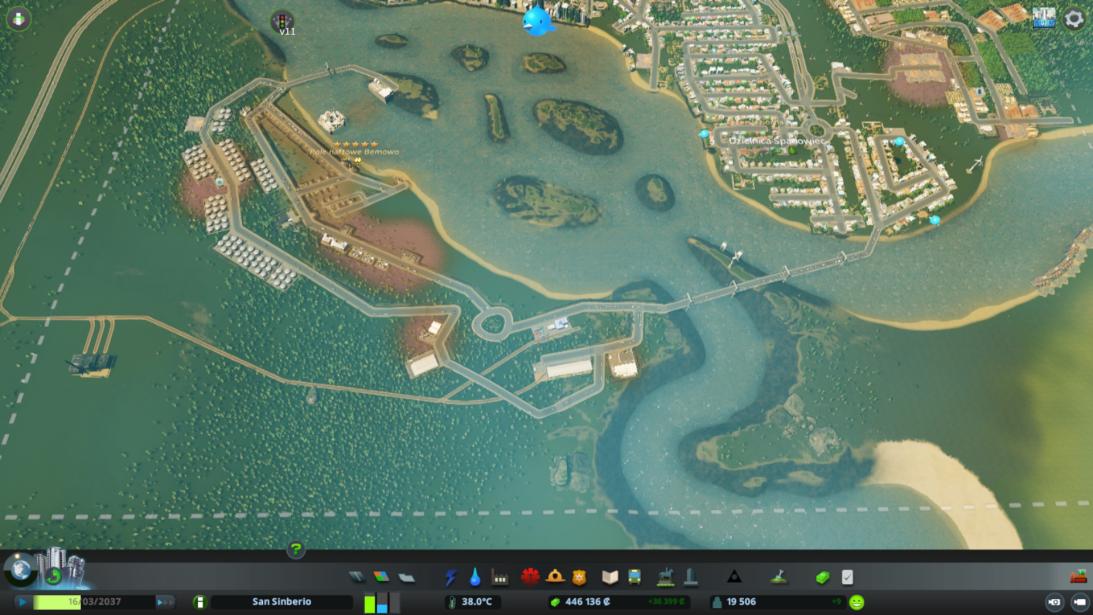
Task: Open the Water and Sewage menu
Action: (475, 577)
